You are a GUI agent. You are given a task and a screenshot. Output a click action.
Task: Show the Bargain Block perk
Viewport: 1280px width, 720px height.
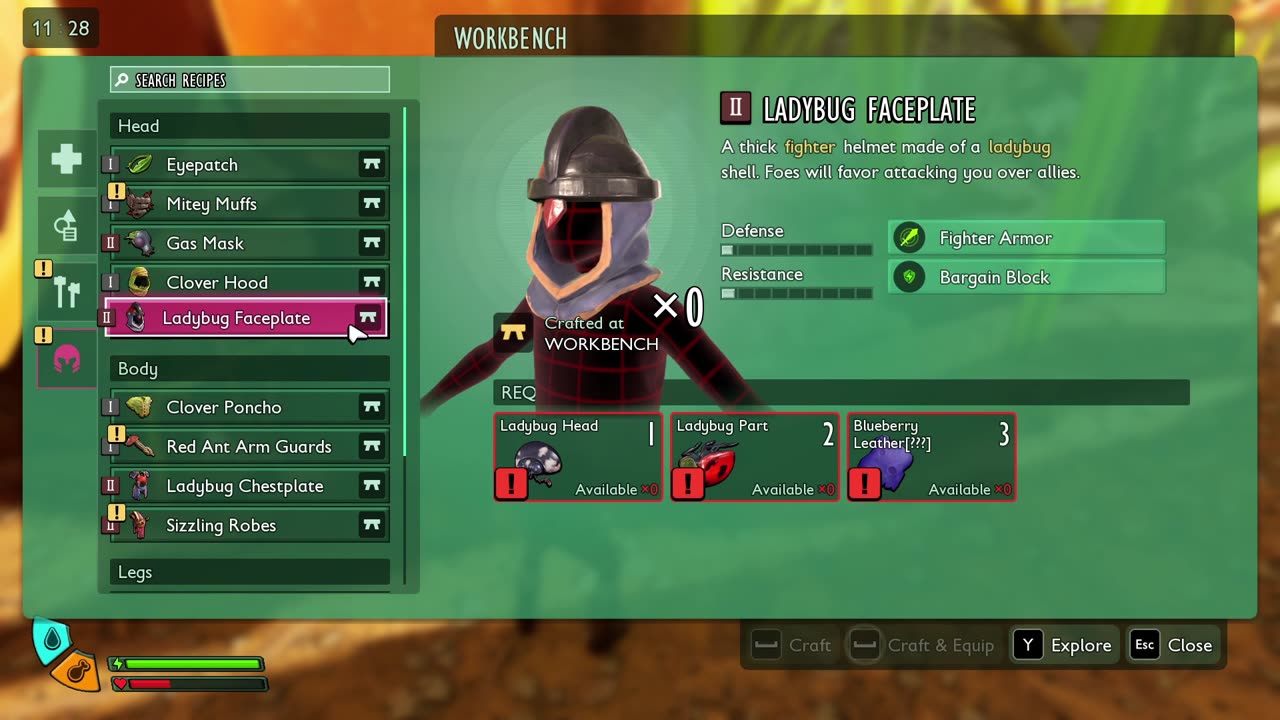pyautogui.click(x=1026, y=277)
